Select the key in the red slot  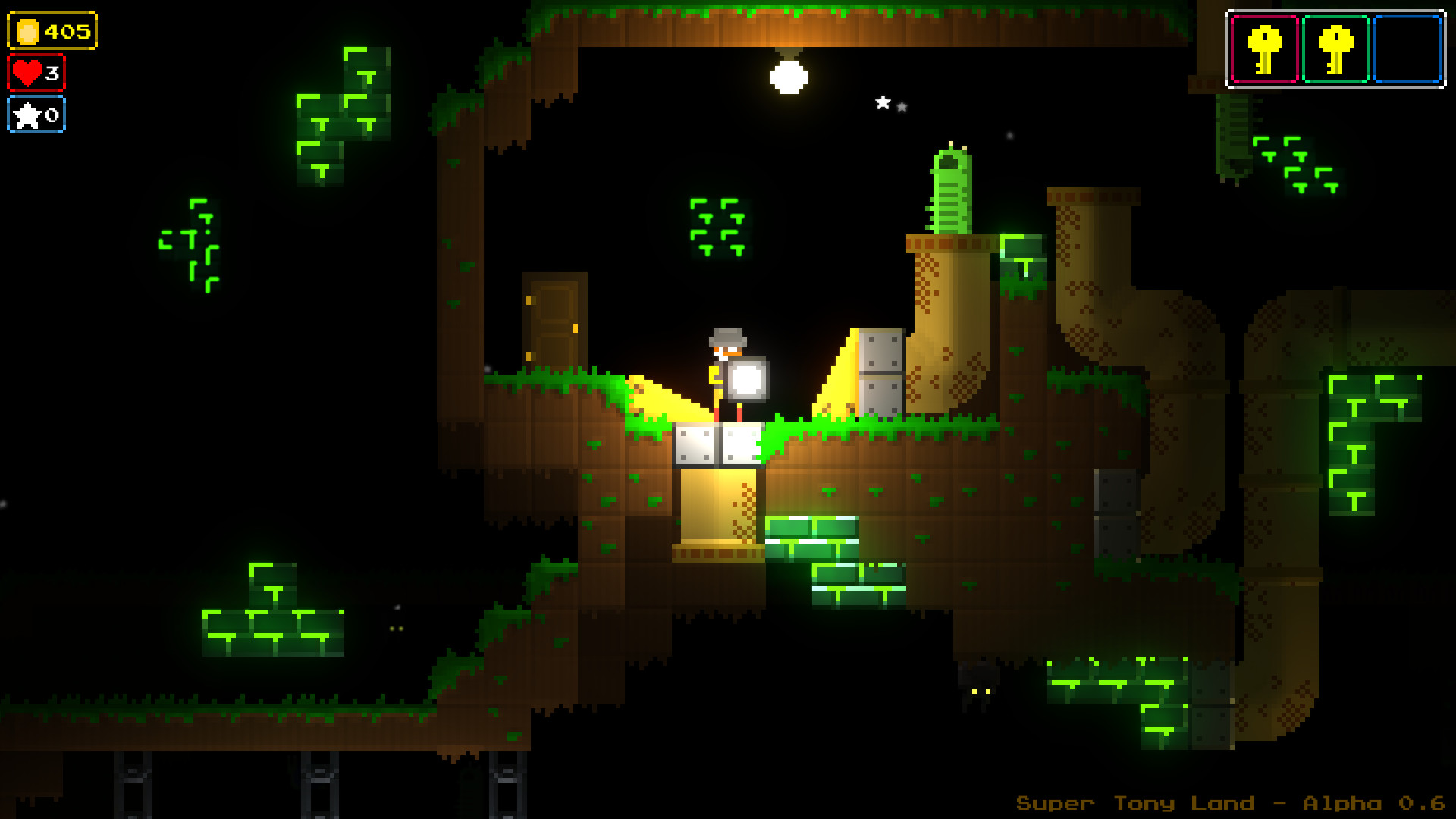[1264, 49]
